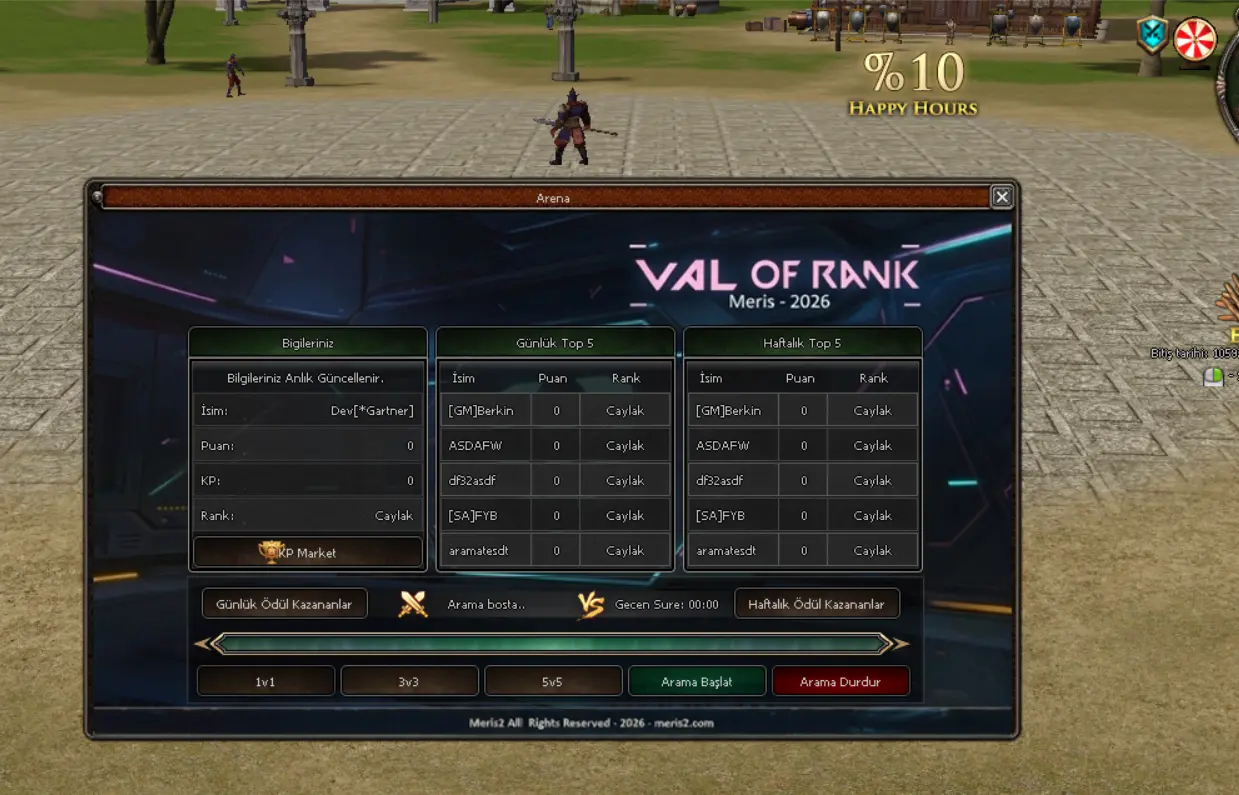Viewport: 1239px width, 795px height.
Task: Select the 1v1 match mode
Action: pos(265,681)
